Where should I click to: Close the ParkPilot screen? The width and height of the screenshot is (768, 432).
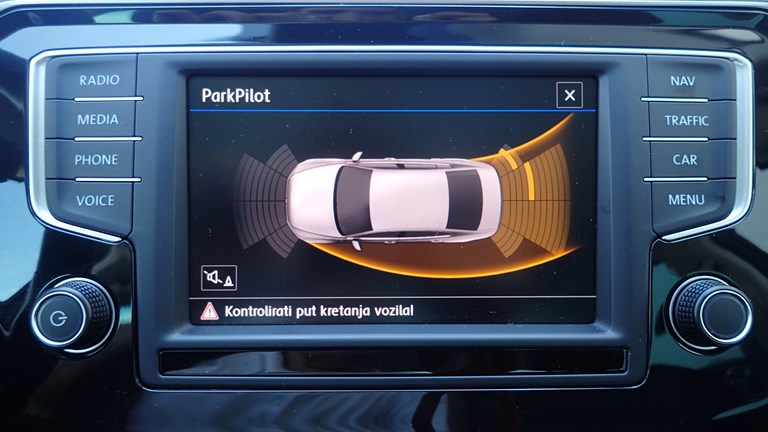569,95
